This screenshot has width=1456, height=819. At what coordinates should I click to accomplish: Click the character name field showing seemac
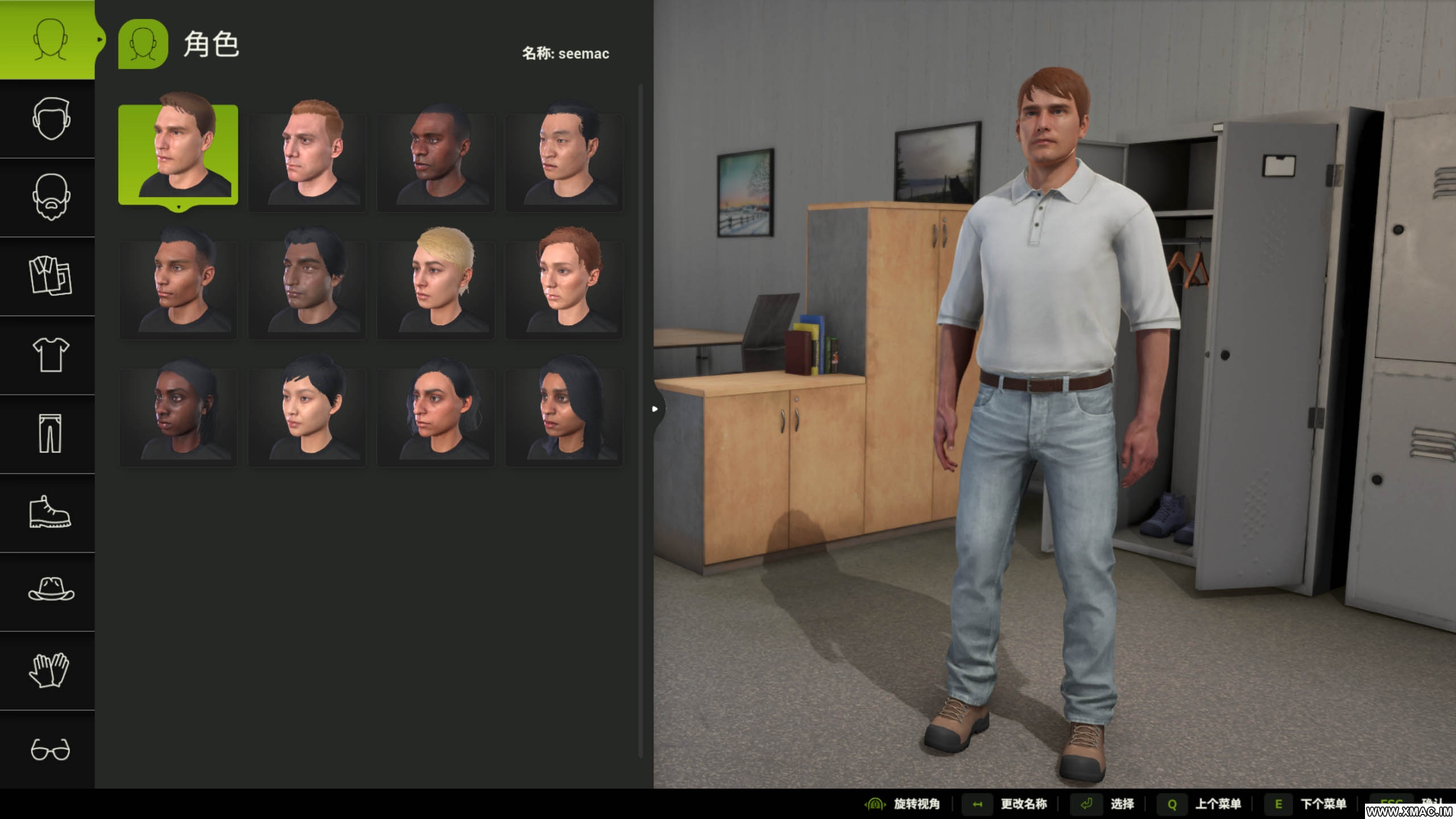pos(565,53)
